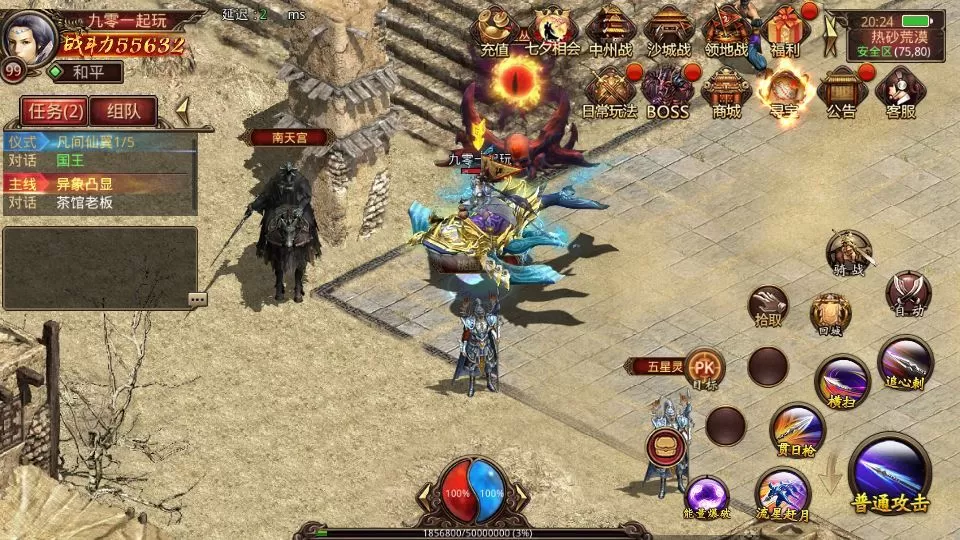The height and width of the screenshot is (540, 960).
Task: Activate the 追心刺 skill
Action: [x=905, y=363]
